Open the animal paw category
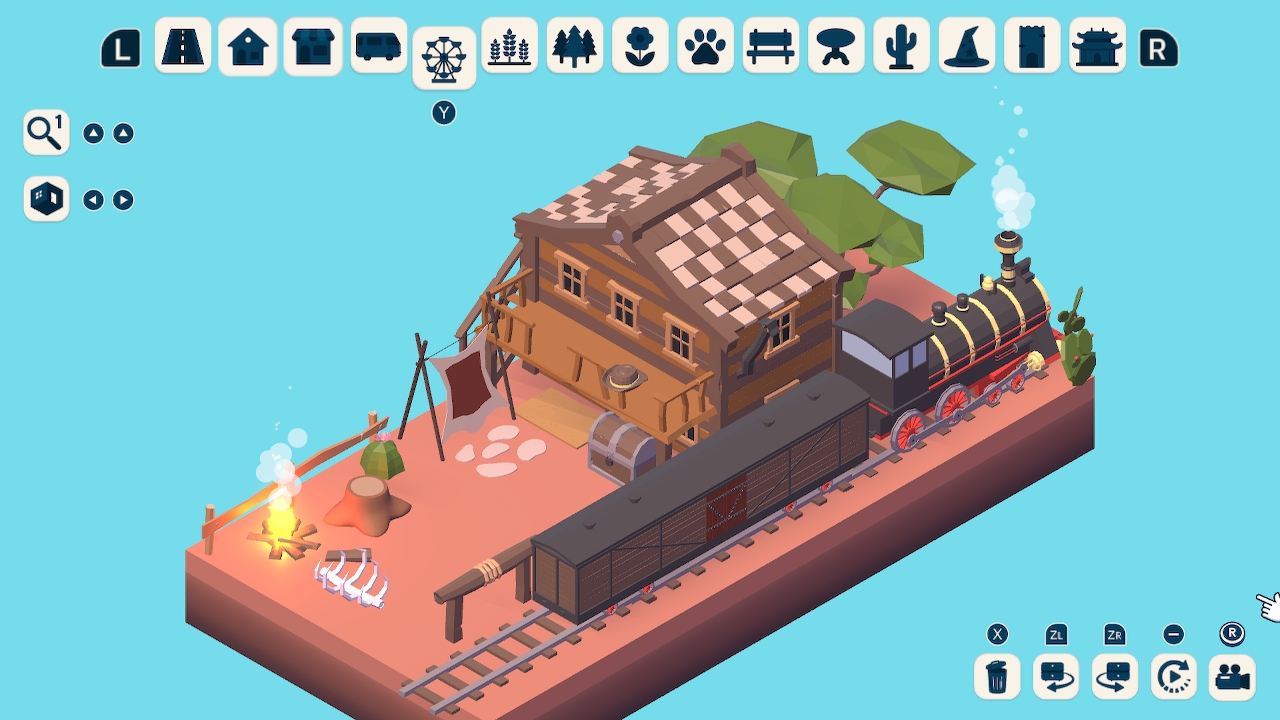 (705, 45)
